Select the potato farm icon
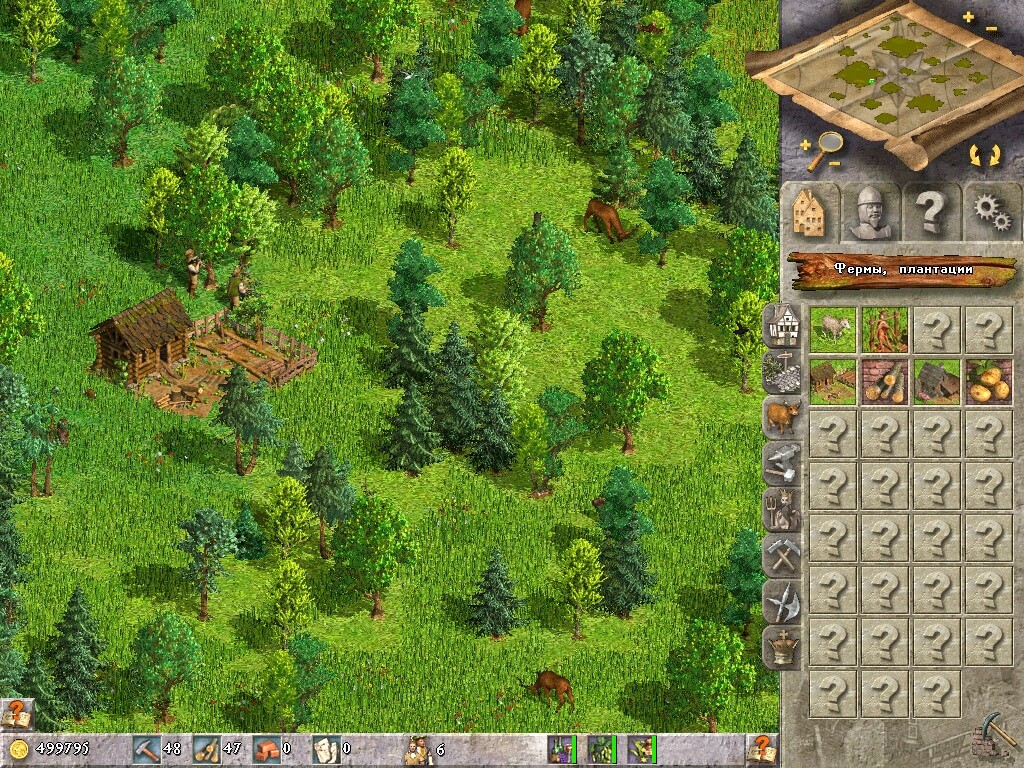This screenshot has width=1024, height=768. pos(989,381)
